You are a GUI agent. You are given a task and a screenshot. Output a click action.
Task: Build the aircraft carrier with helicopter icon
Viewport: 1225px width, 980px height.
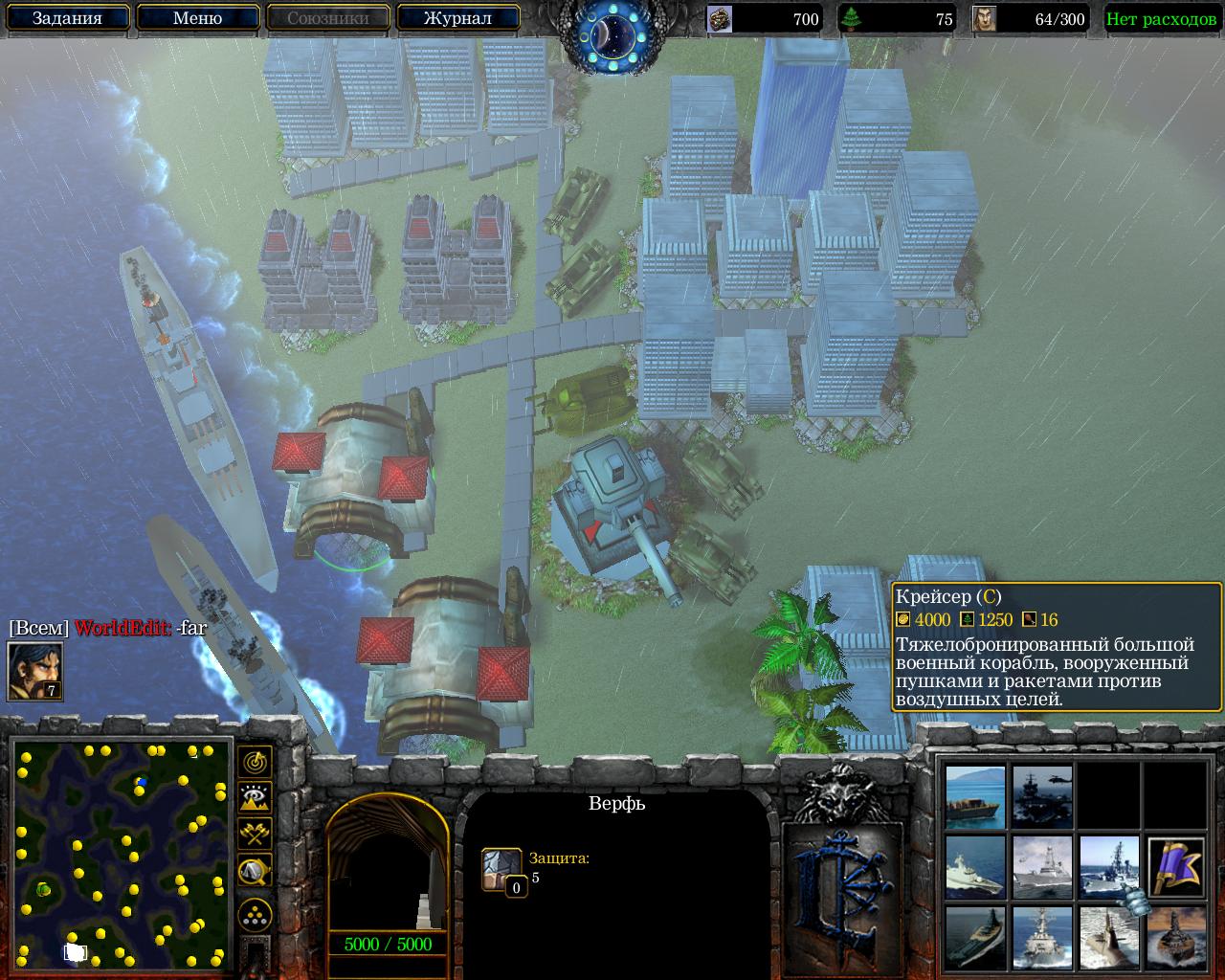(x=1042, y=797)
